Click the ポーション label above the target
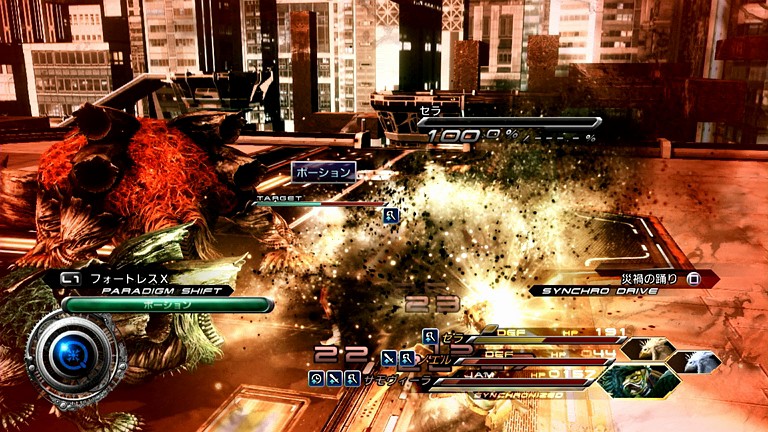The width and height of the screenshot is (768, 432). click(324, 172)
